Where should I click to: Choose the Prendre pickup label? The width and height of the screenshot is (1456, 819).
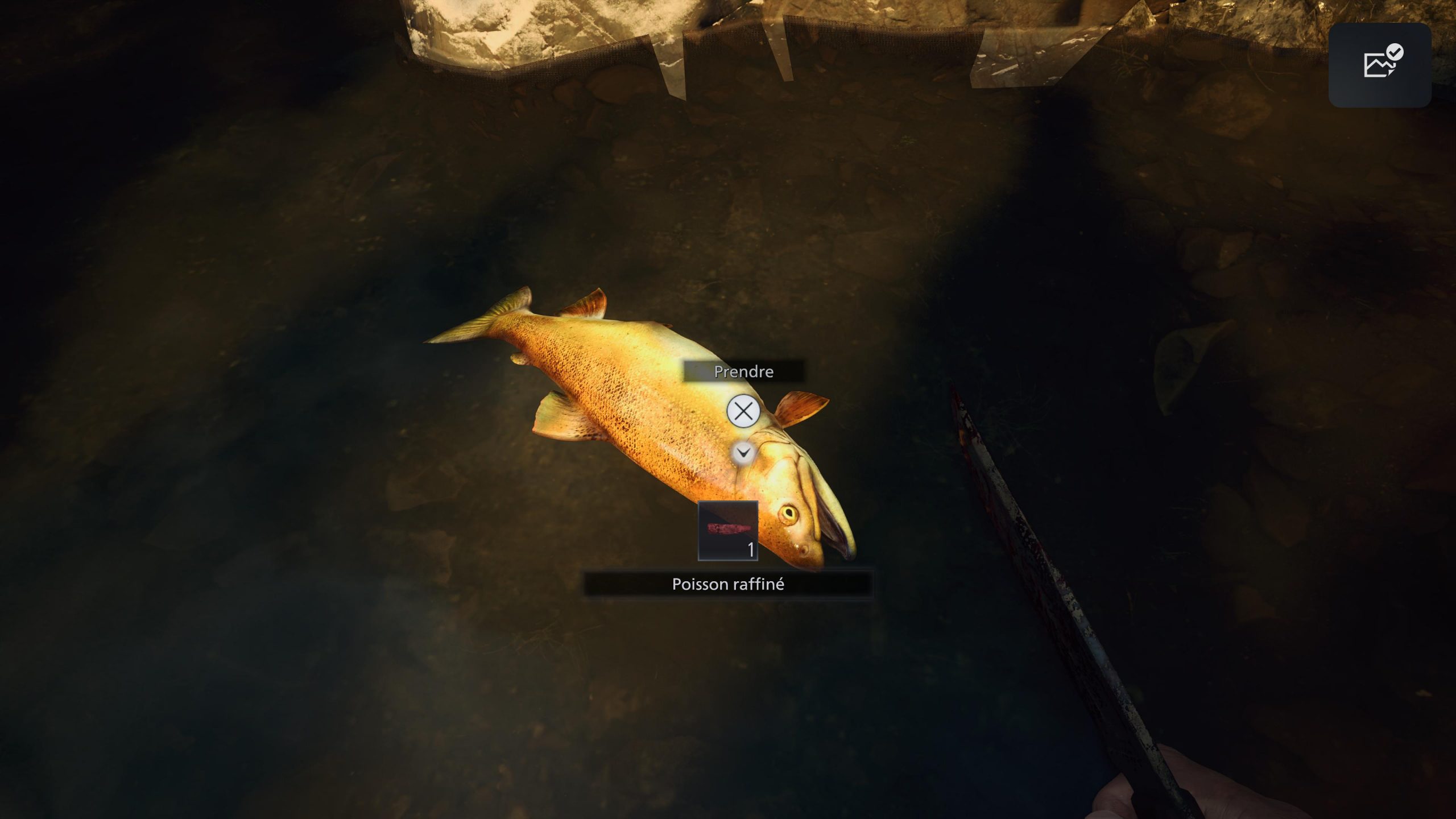click(743, 371)
